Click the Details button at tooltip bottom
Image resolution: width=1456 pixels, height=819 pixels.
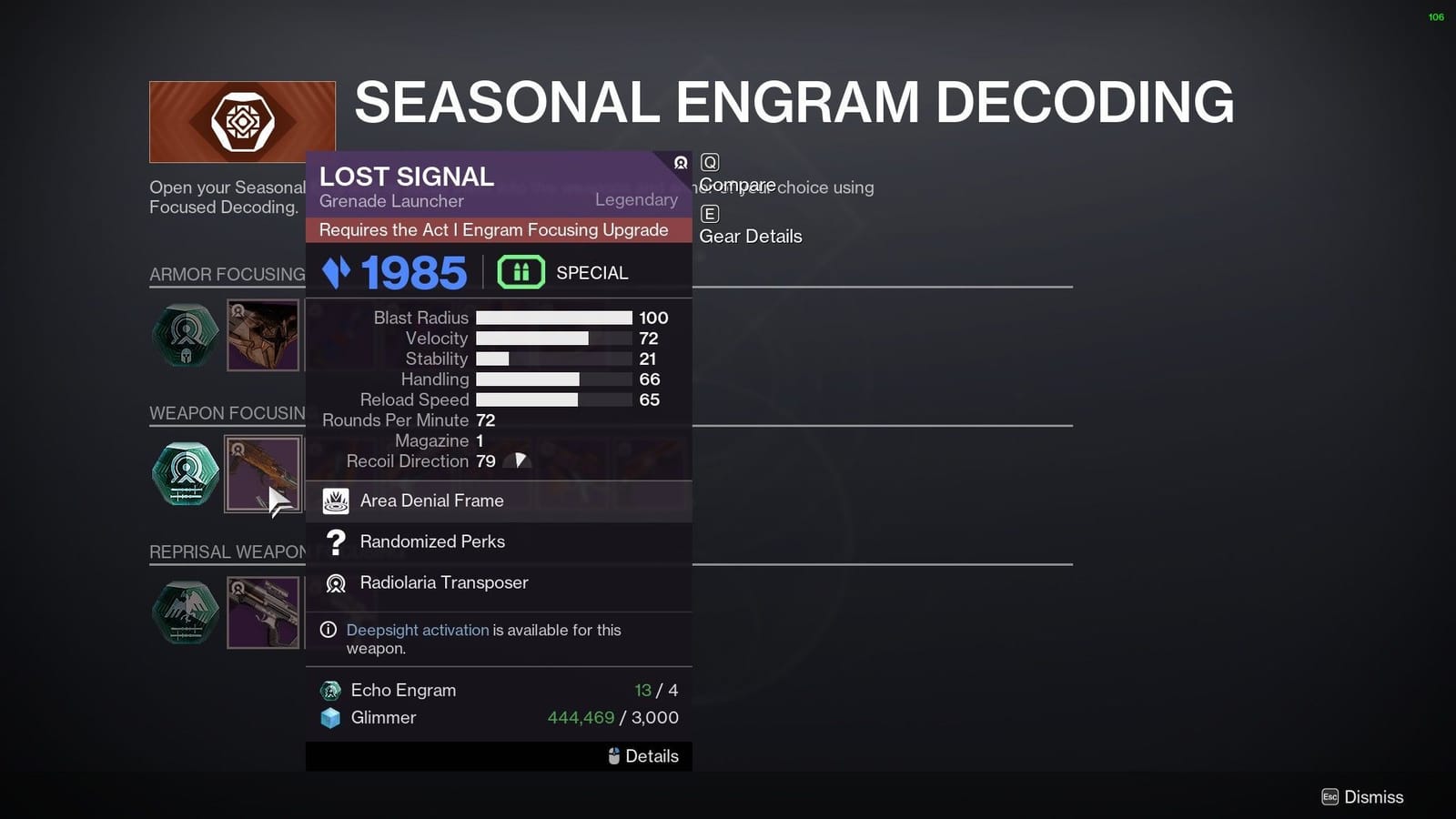[x=643, y=755]
